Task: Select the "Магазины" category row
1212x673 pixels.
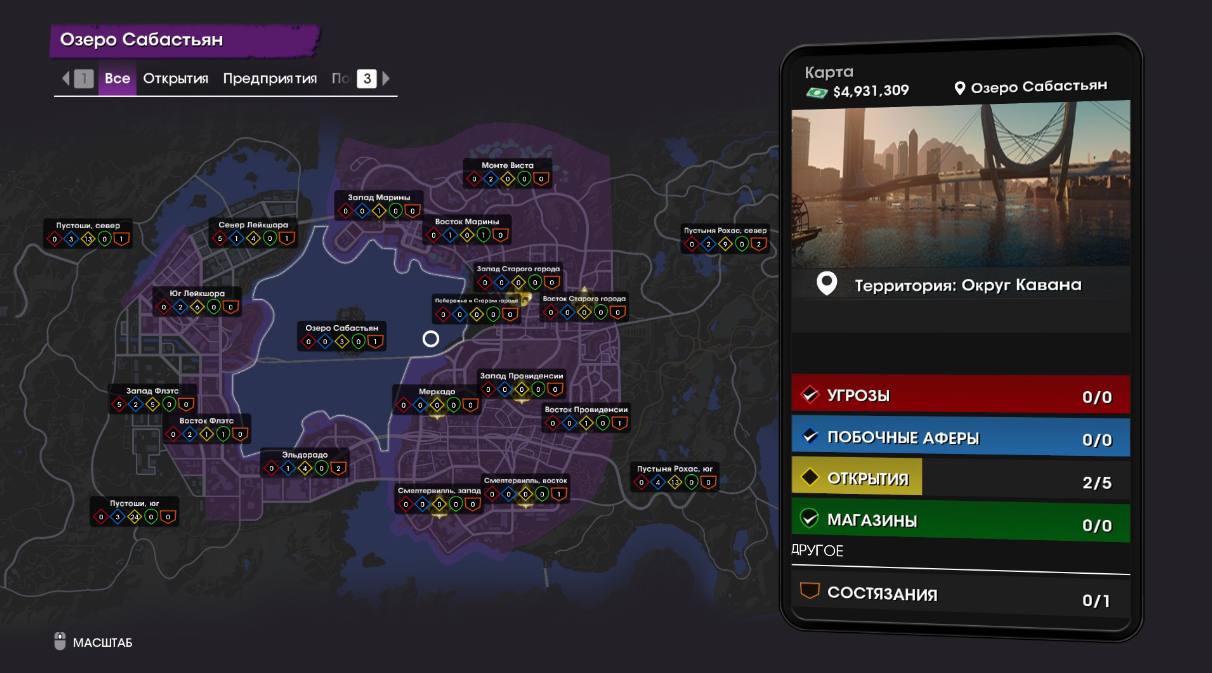Action: point(960,521)
